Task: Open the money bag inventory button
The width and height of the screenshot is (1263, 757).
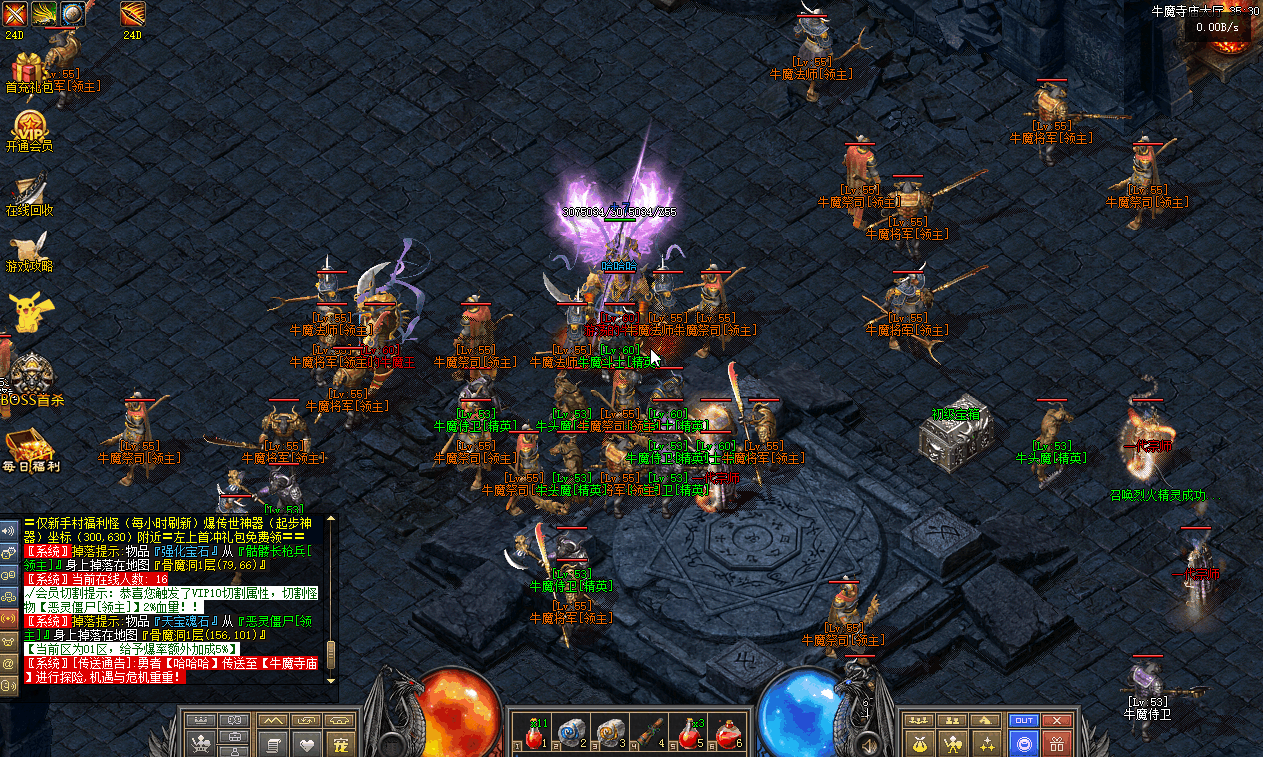Action: pos(920,744)
